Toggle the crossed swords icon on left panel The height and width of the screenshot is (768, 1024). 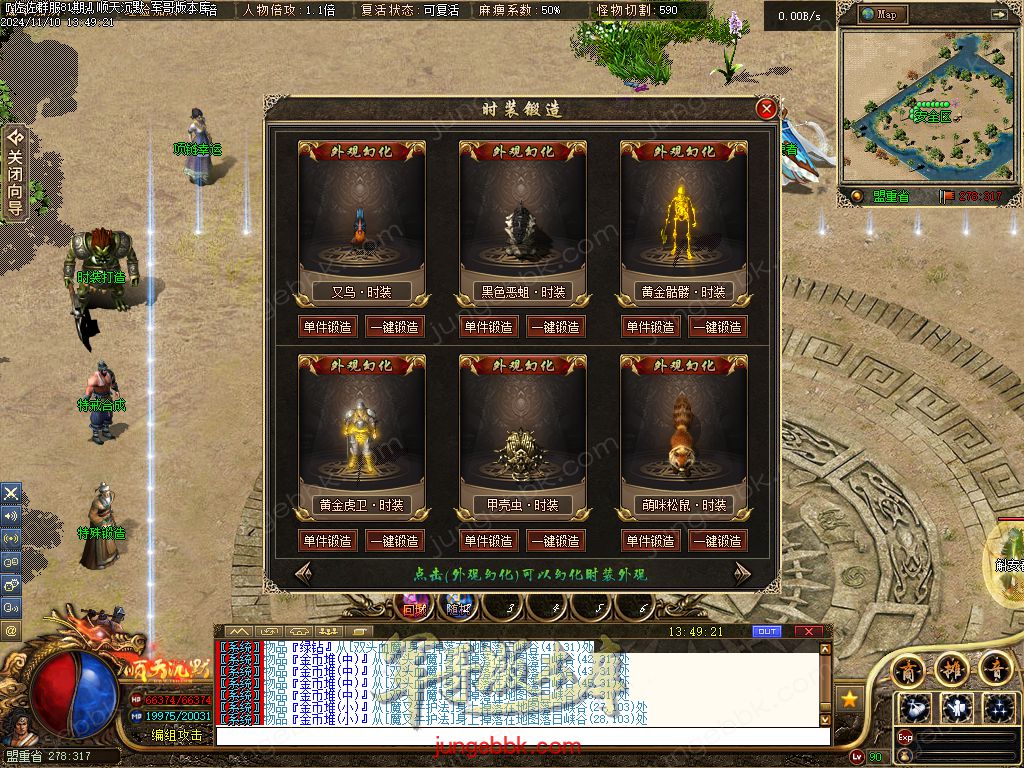click(x=11, y=493)
